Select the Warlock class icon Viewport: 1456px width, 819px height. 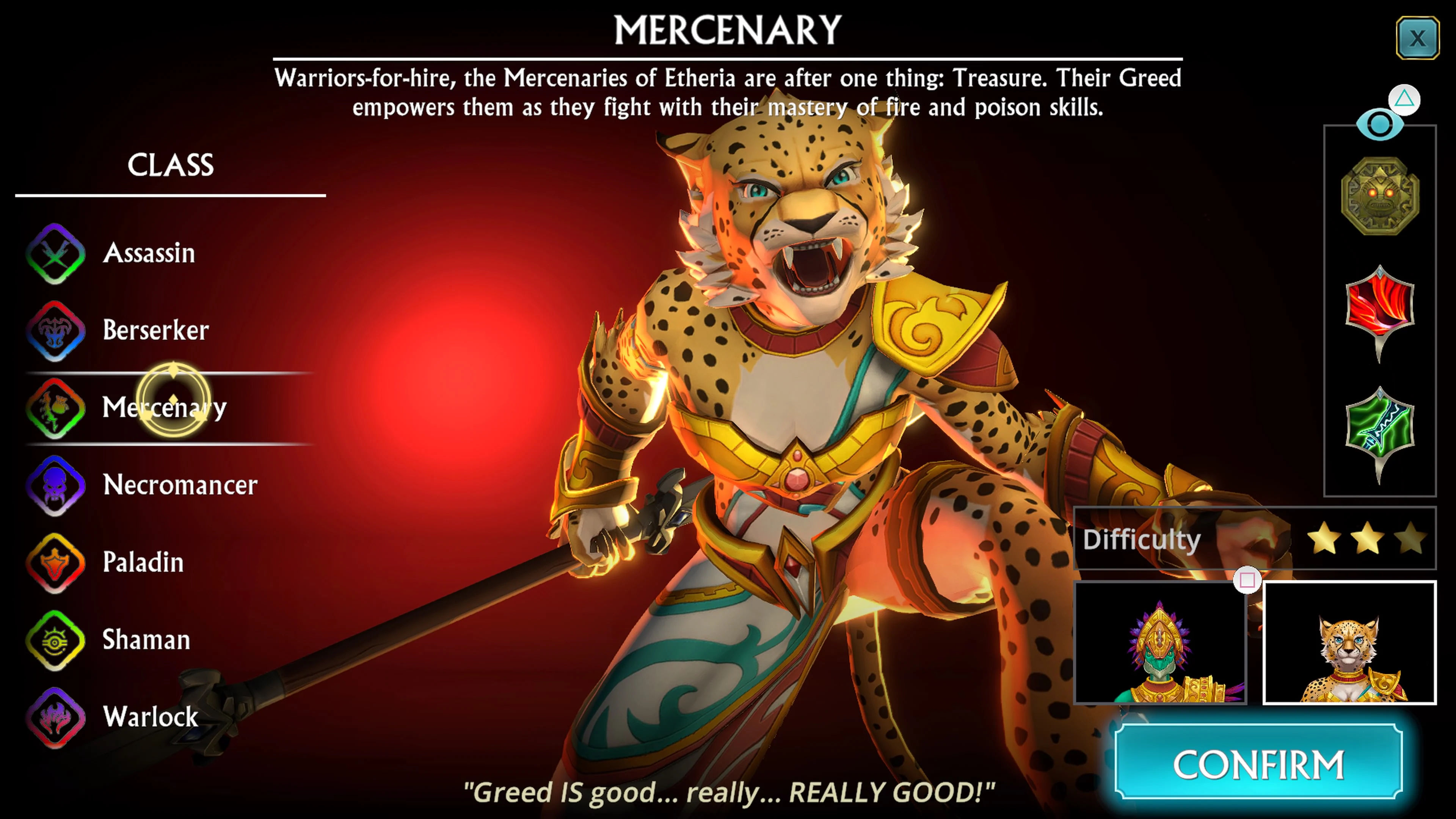coord(56,718)
